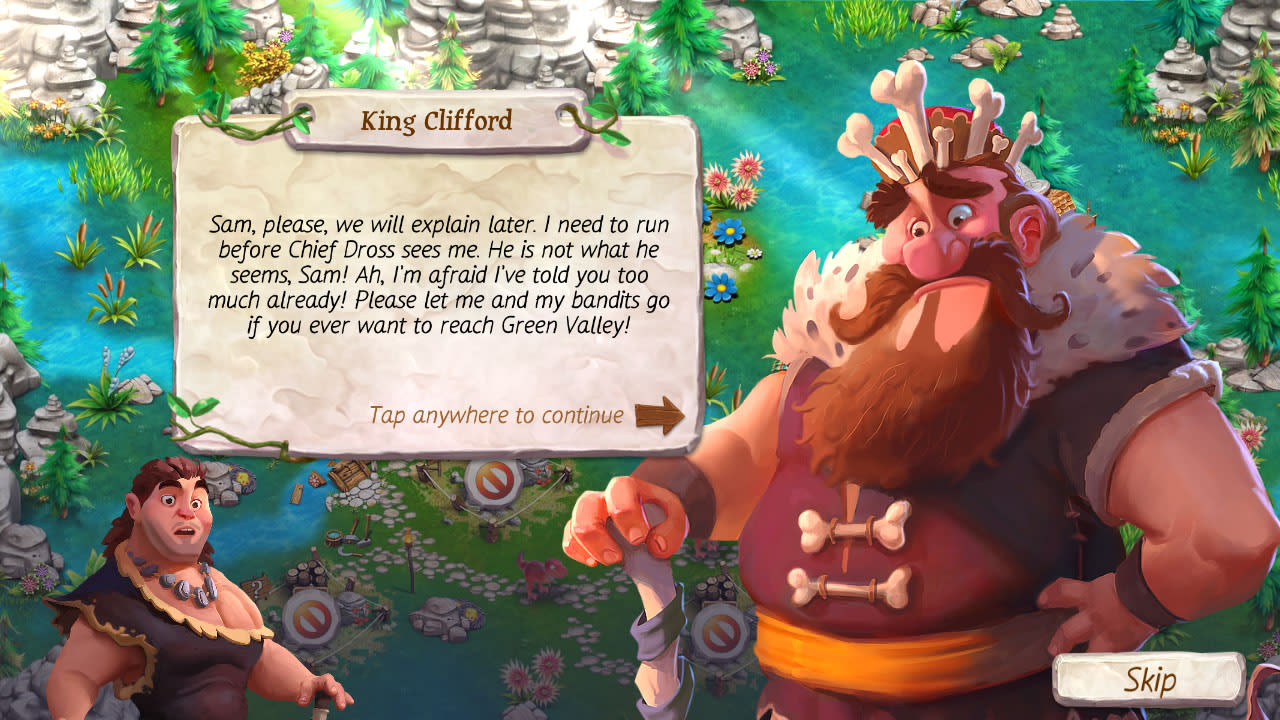
Task: Click the lit torch on the path
Action: pos(409,540)
